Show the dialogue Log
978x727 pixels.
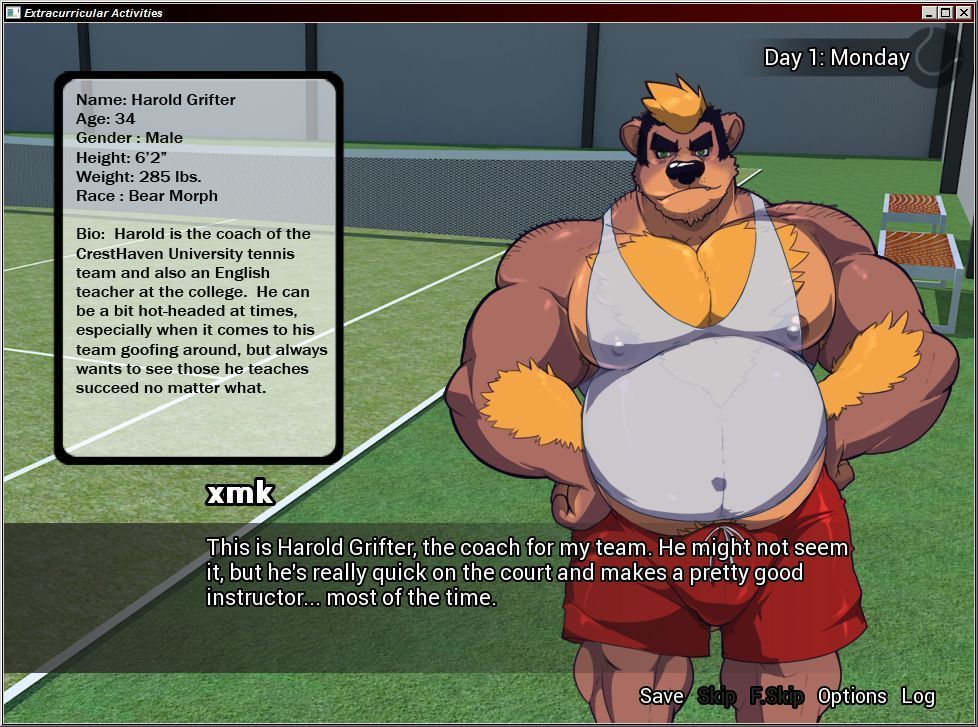(918, 696)
